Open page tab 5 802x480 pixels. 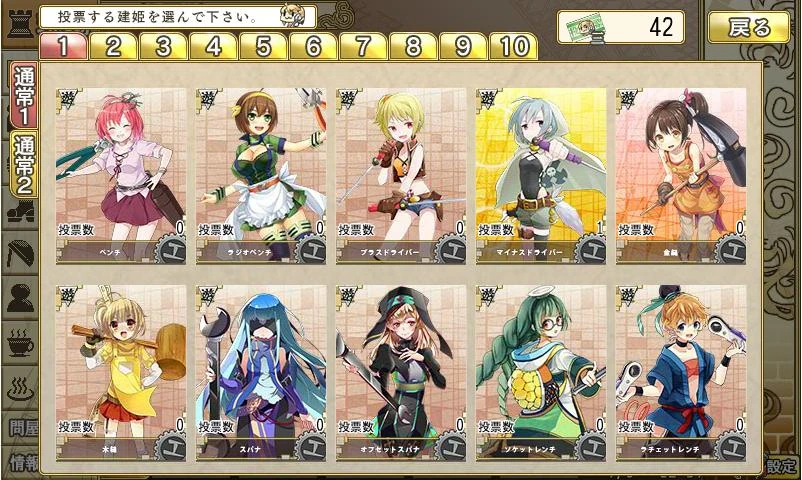click(x=263, y=47)
